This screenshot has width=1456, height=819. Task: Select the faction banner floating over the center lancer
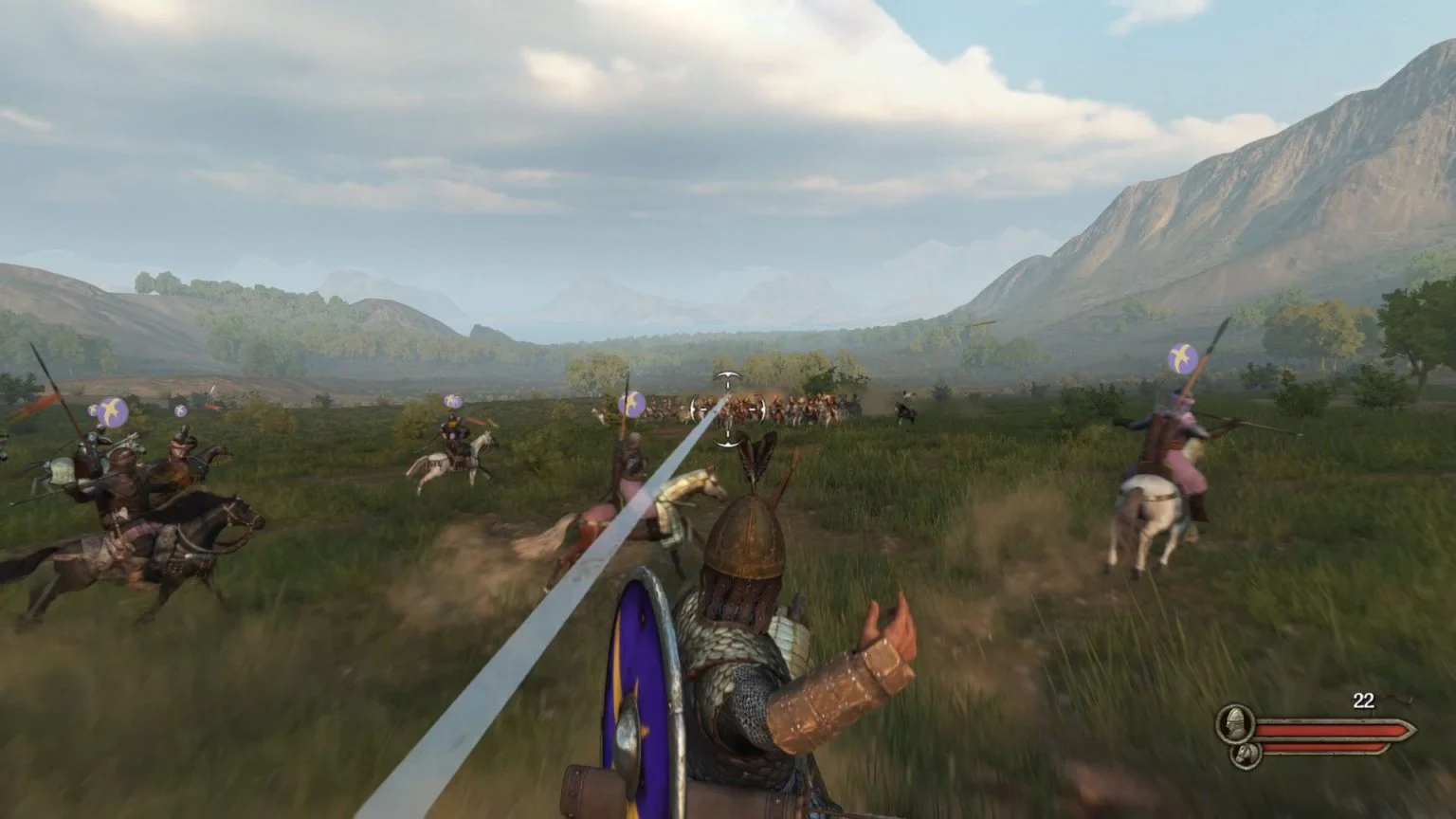point(631,403)
